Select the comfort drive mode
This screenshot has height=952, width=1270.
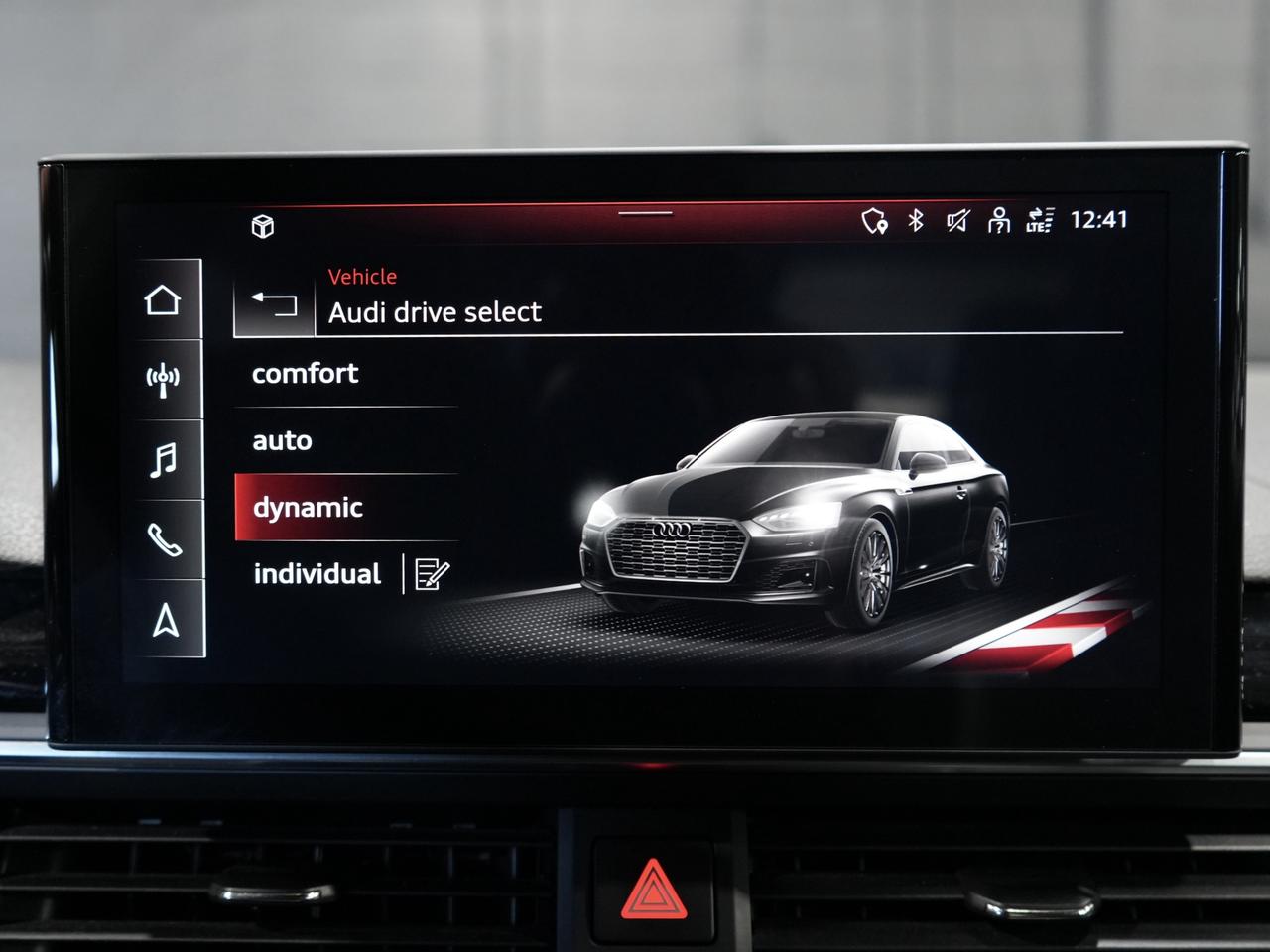tap(307, 374)
